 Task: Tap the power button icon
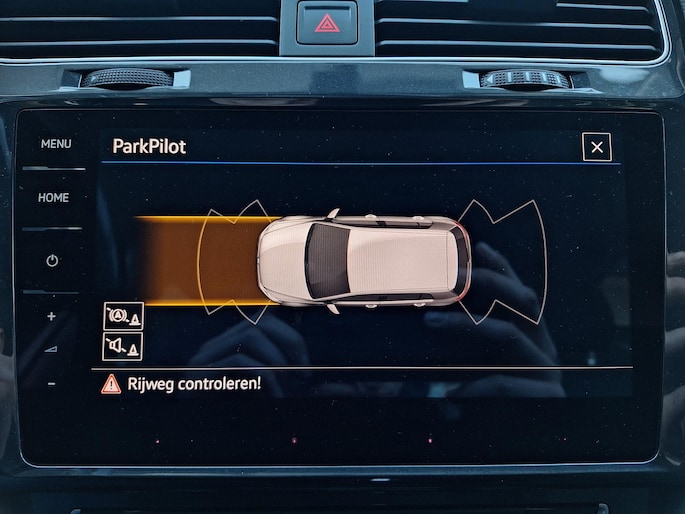(52, 261)
